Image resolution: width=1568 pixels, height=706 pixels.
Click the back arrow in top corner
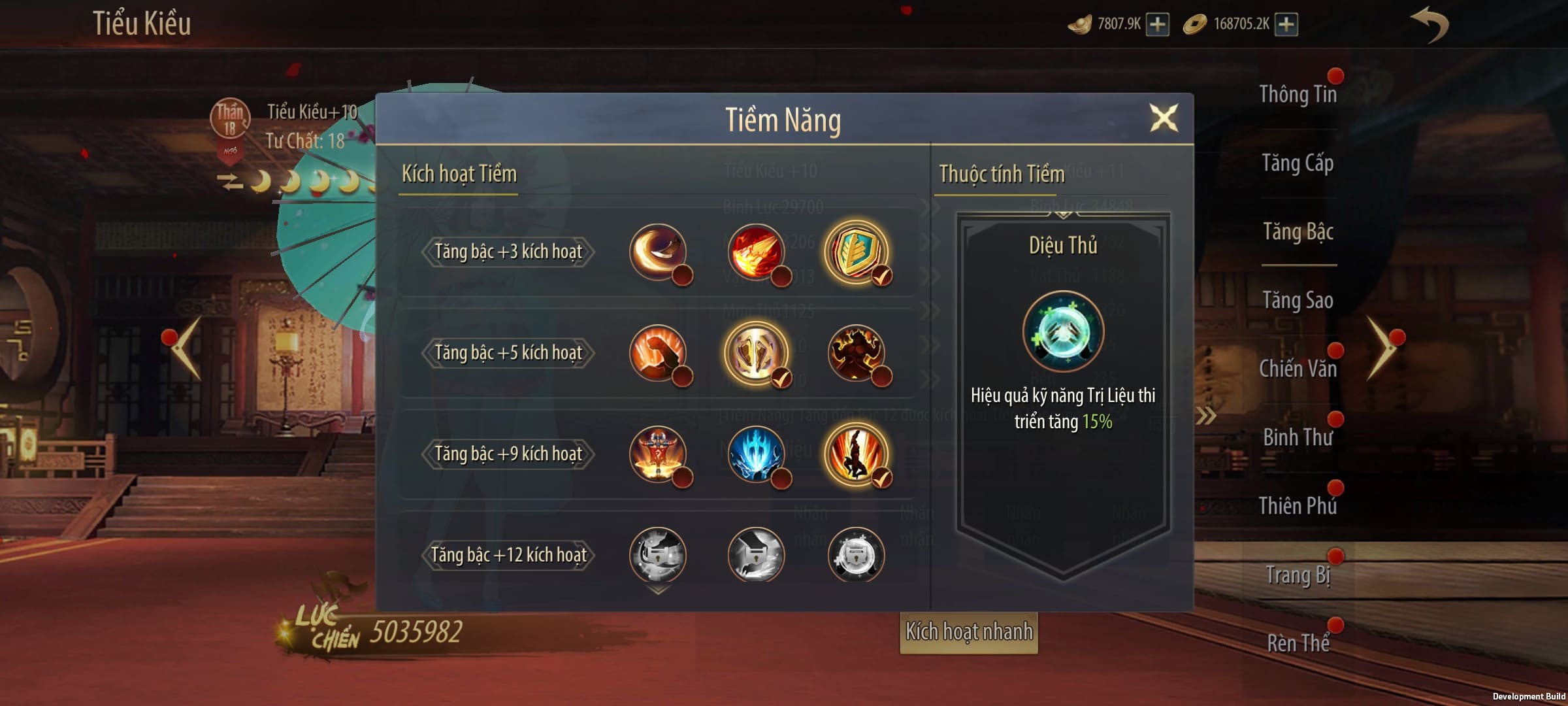pyautogui.click(x=1430, y=25)
